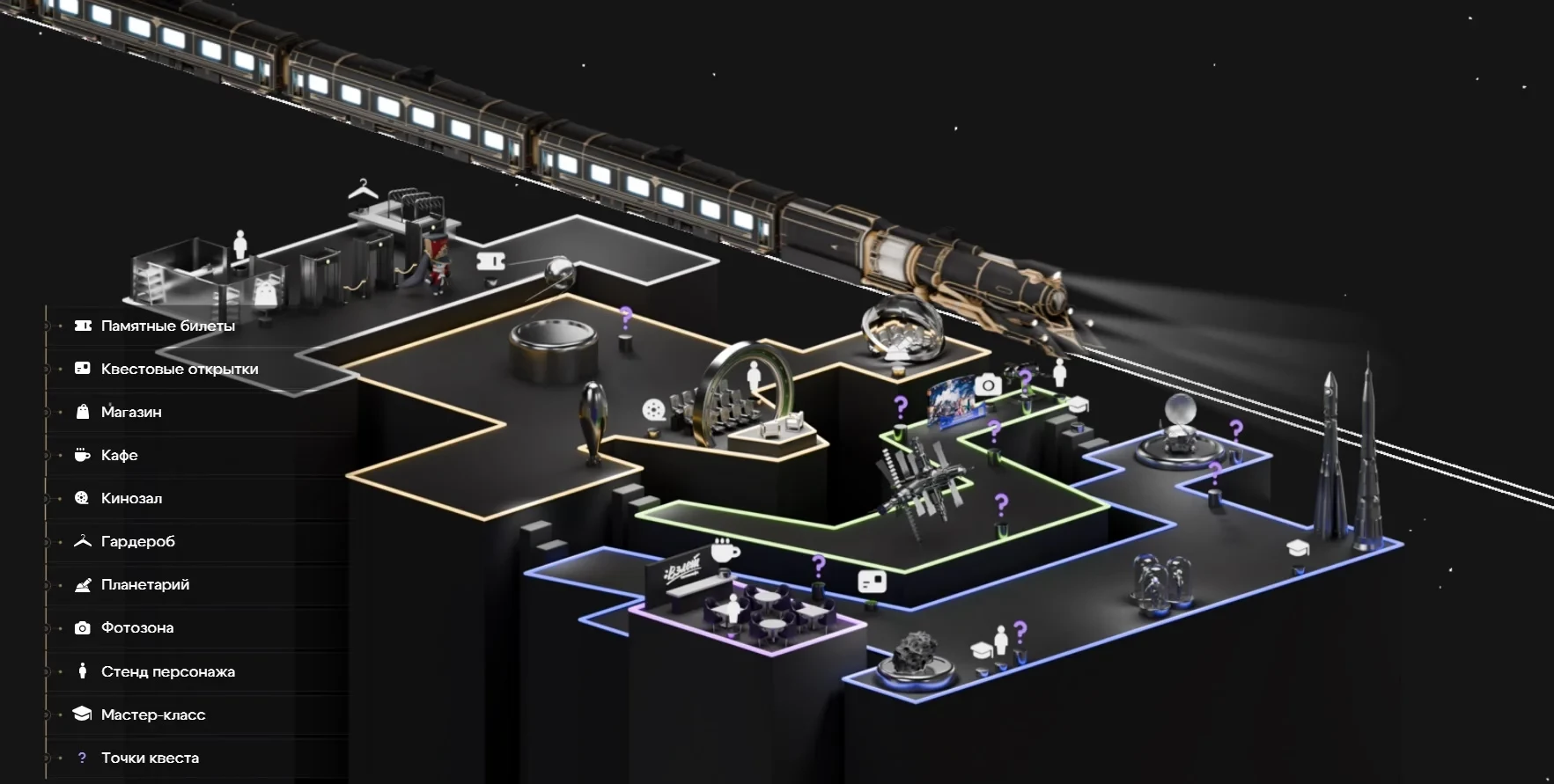Select the shopping bag marker on the map
The width and height of the screenshot is (1554, 784).
[x=265, y=292]
